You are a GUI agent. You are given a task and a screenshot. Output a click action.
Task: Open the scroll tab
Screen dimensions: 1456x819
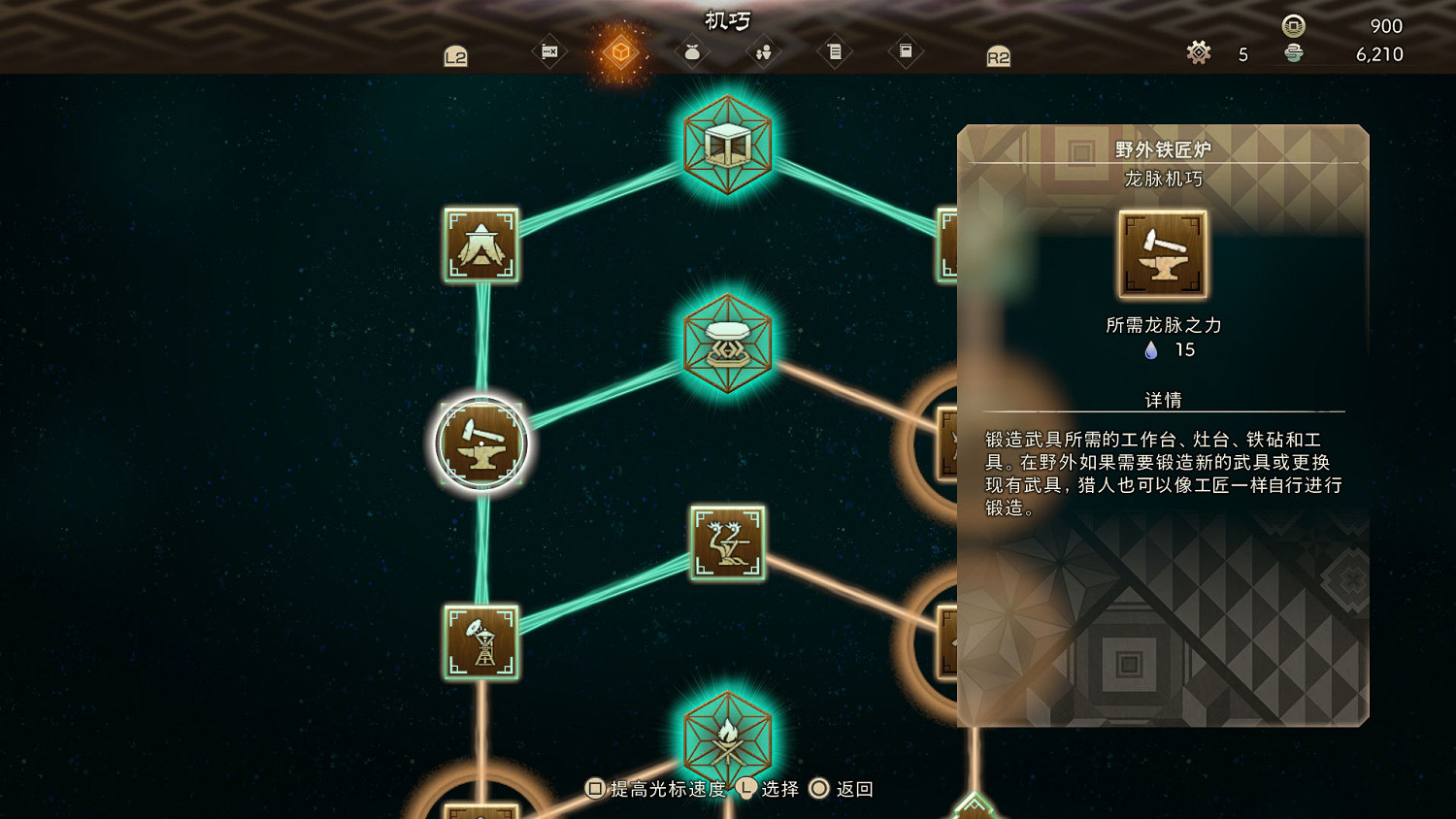(x=835, y=51)
